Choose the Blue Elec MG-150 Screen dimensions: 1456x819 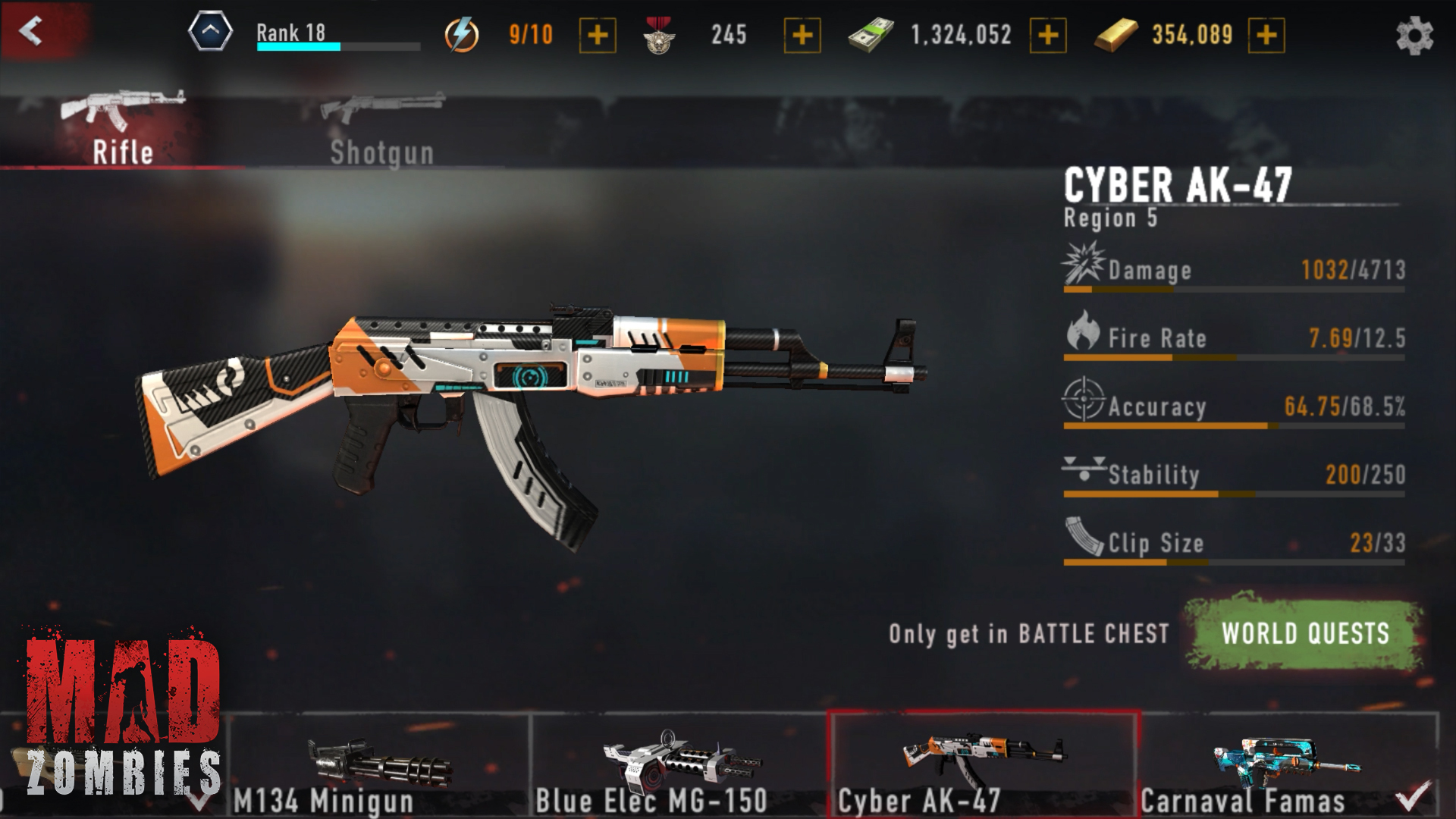tap(679, 766)
